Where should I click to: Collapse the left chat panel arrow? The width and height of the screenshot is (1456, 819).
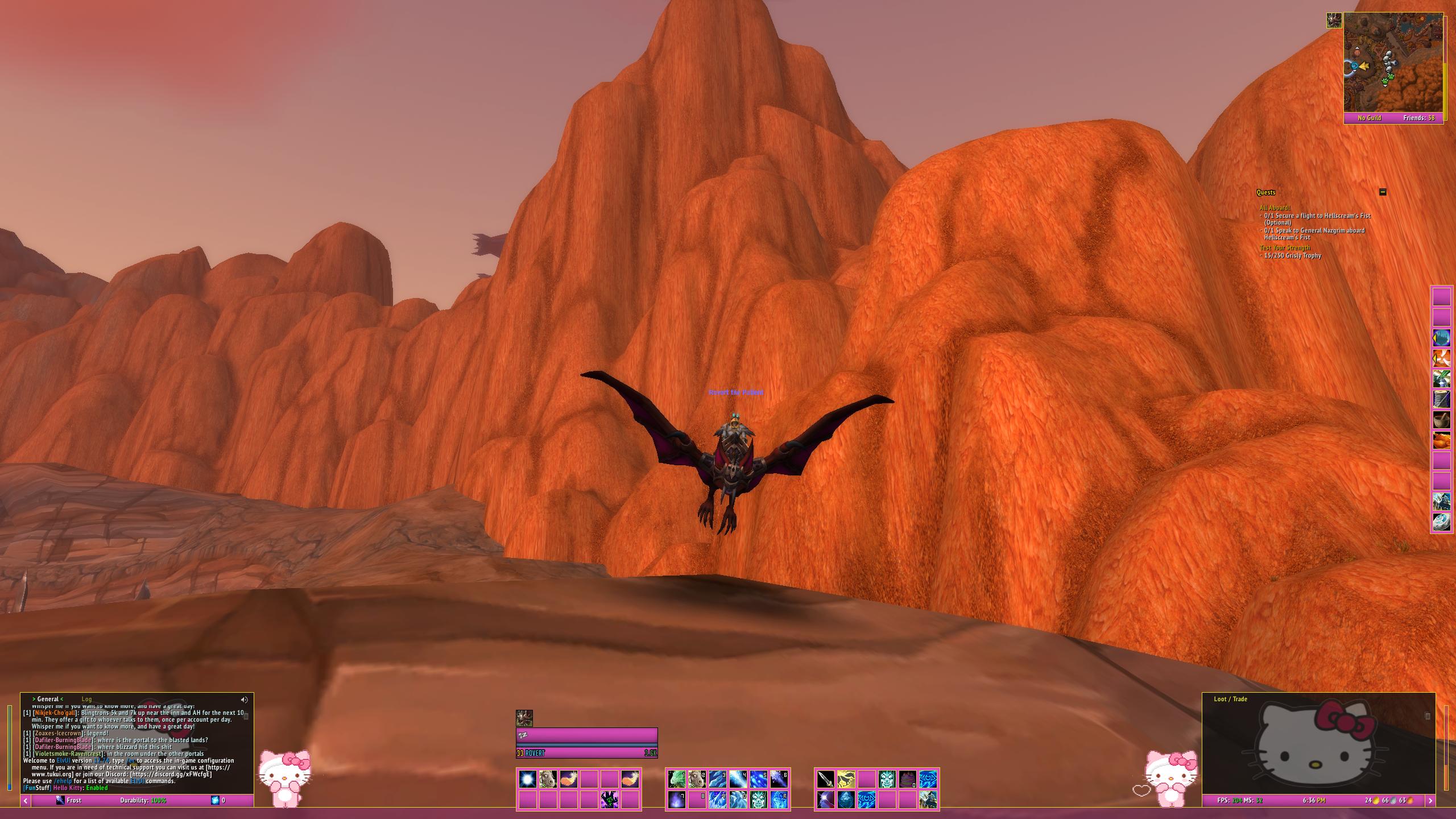tap(26, 800)
